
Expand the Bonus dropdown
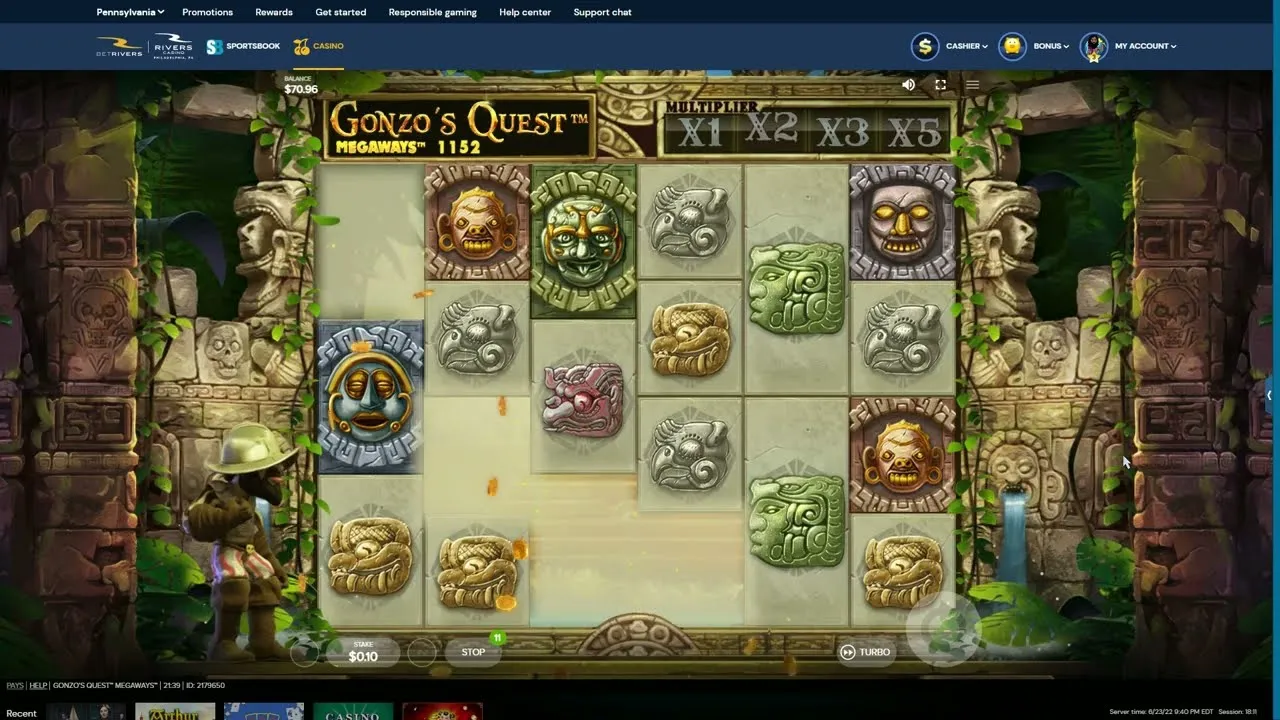(1049, 45)
